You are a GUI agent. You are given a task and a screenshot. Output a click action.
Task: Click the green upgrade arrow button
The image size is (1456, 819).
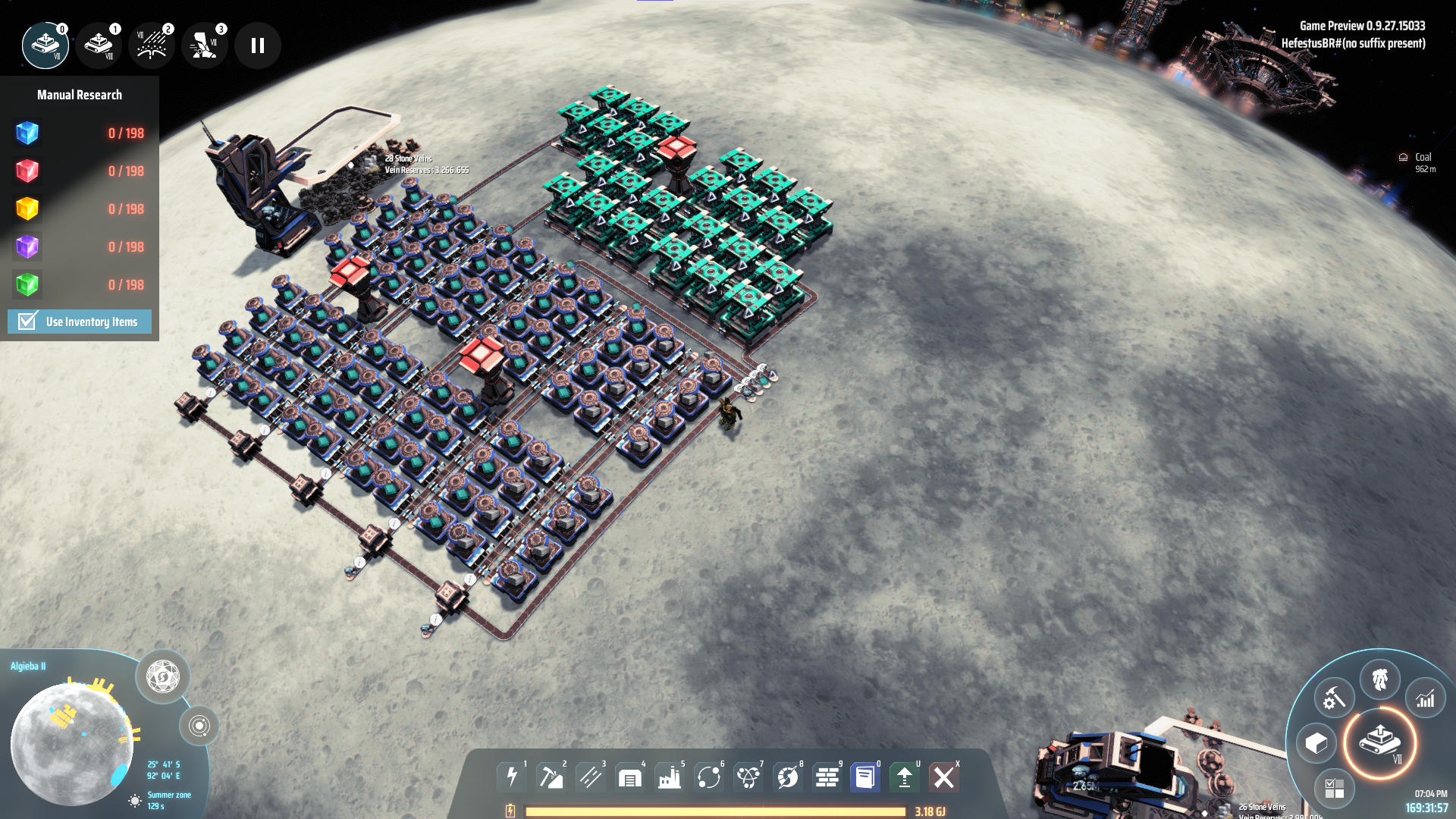(x=905, y=777)
